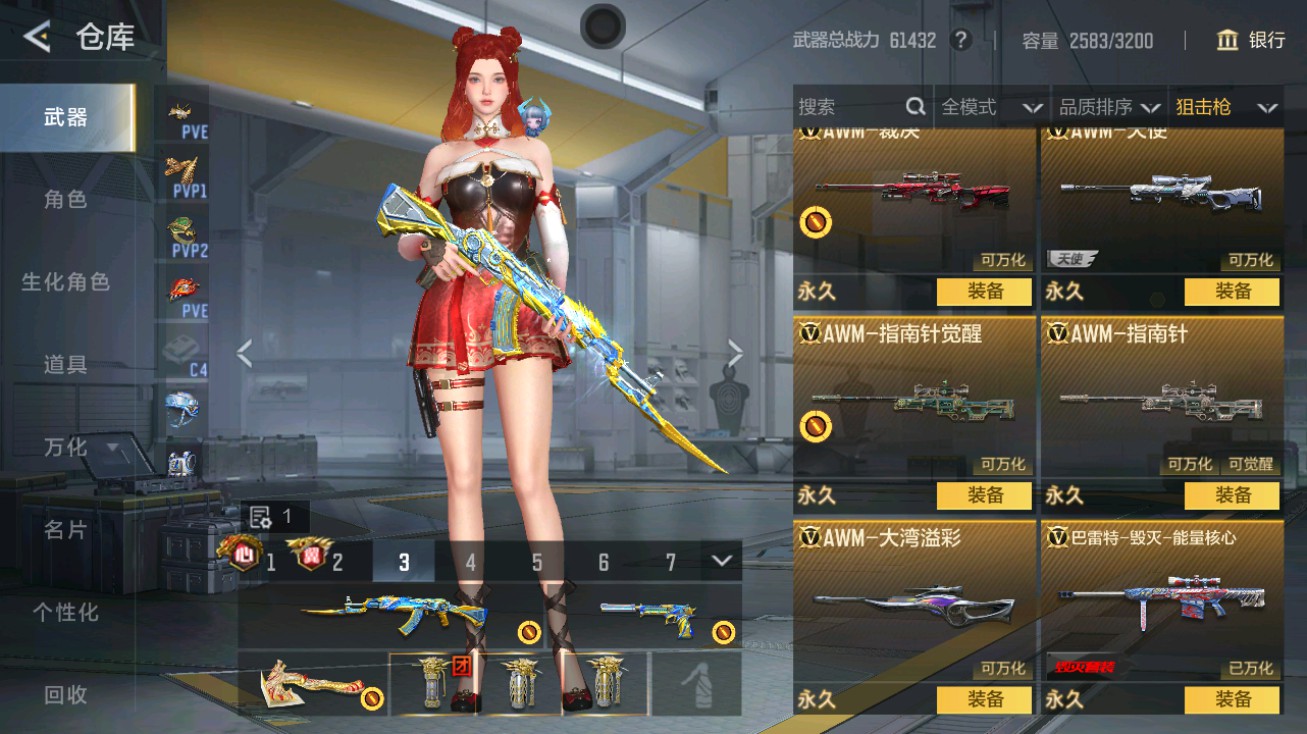Equip AWM-天使 with its 装备 button
The image size is (1307, 734).
tap(1233, 292)
